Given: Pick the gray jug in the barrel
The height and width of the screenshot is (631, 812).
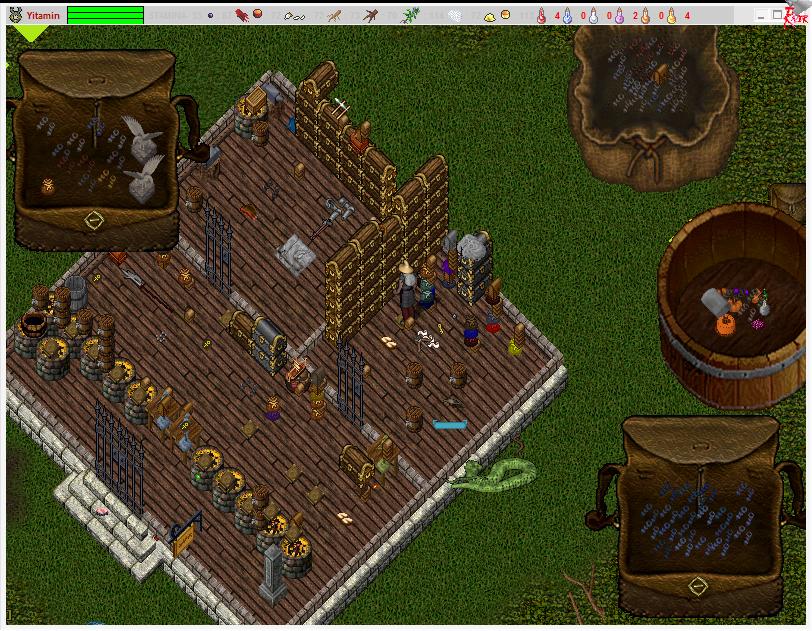Looking at the screenshot, I should 713,300.
